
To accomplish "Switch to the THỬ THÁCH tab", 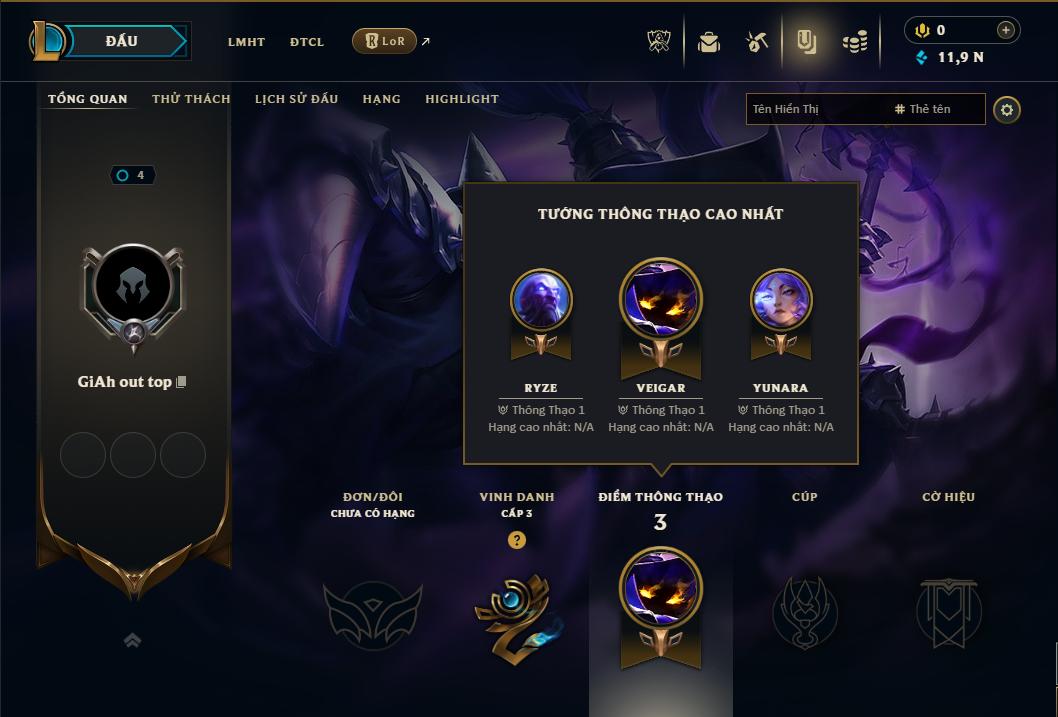I will [x=191, y=99].
